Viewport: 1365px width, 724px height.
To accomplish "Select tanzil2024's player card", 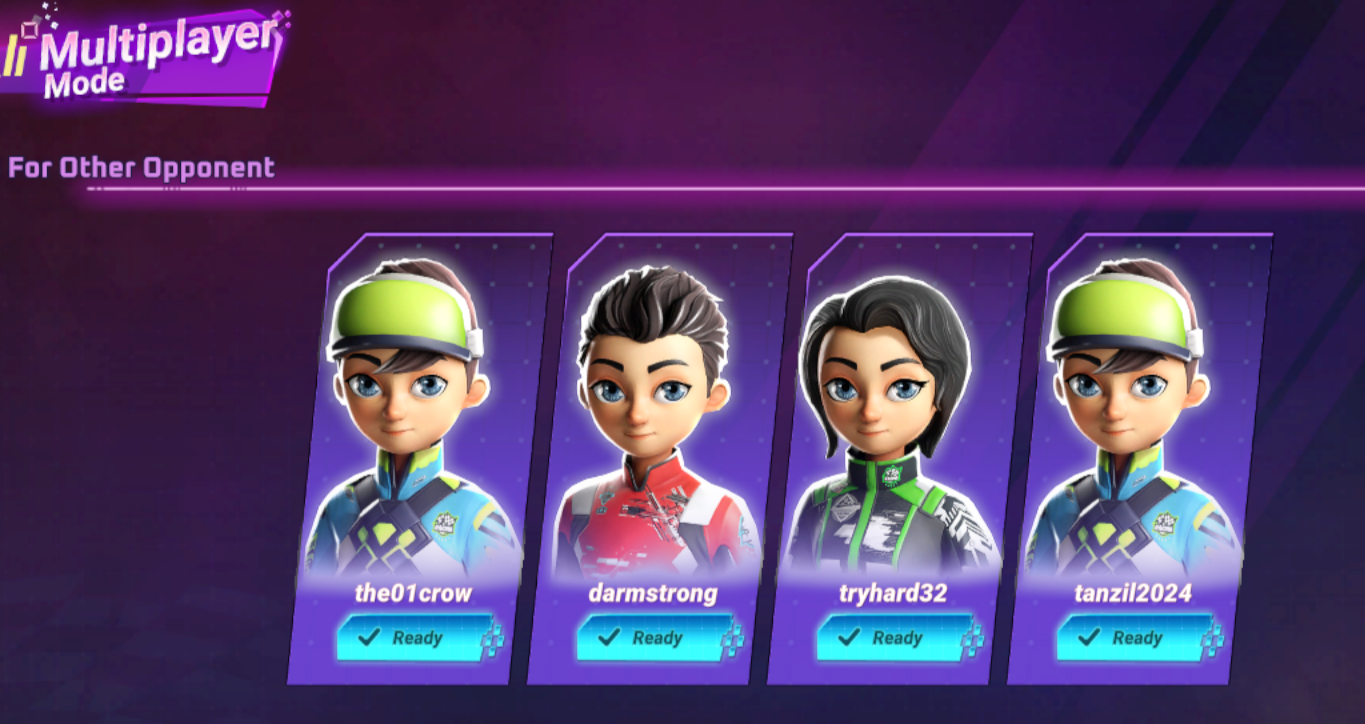I will tap(1140, 420).
